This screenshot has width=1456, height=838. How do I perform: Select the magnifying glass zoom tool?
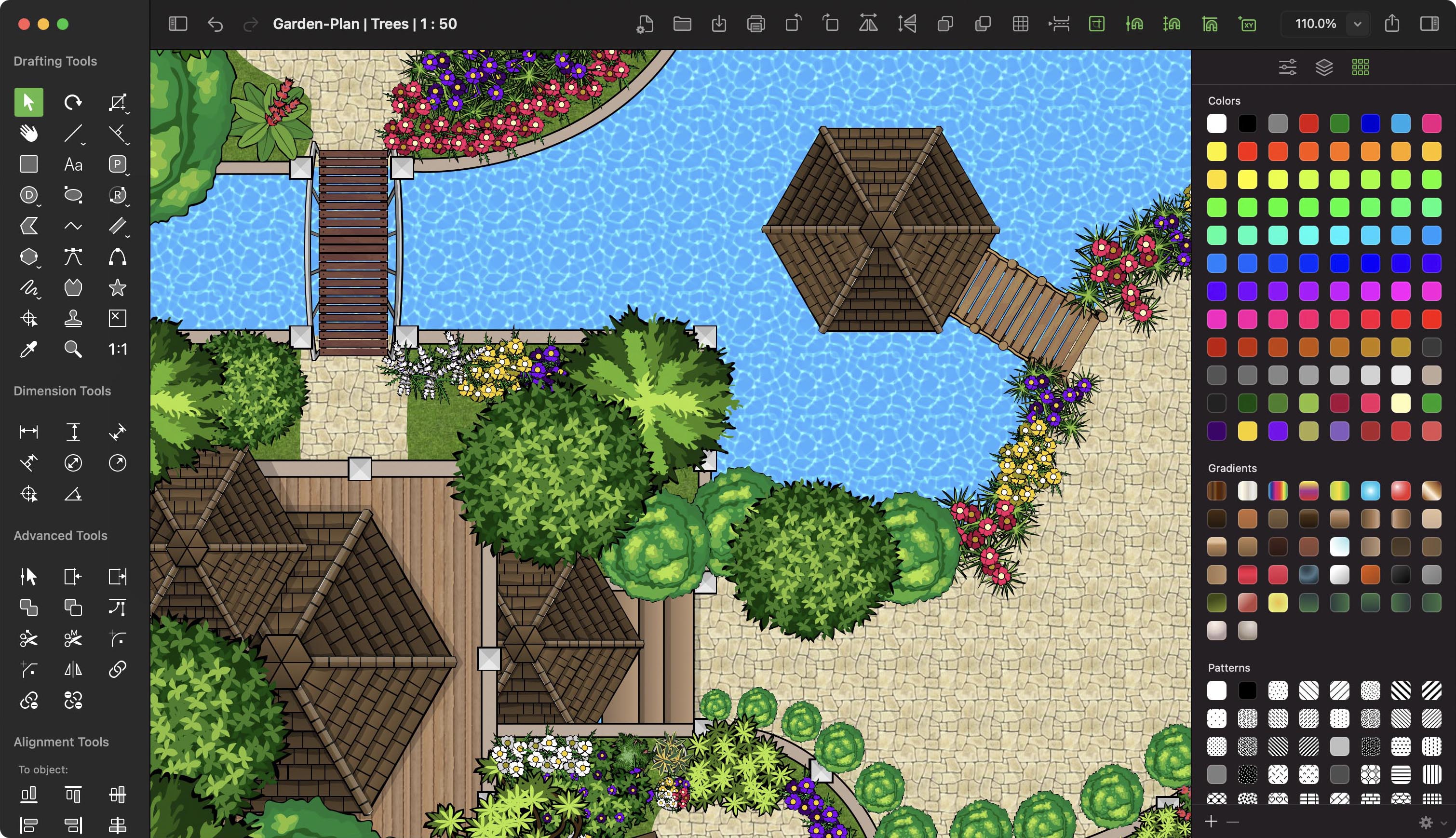point(73,349)
